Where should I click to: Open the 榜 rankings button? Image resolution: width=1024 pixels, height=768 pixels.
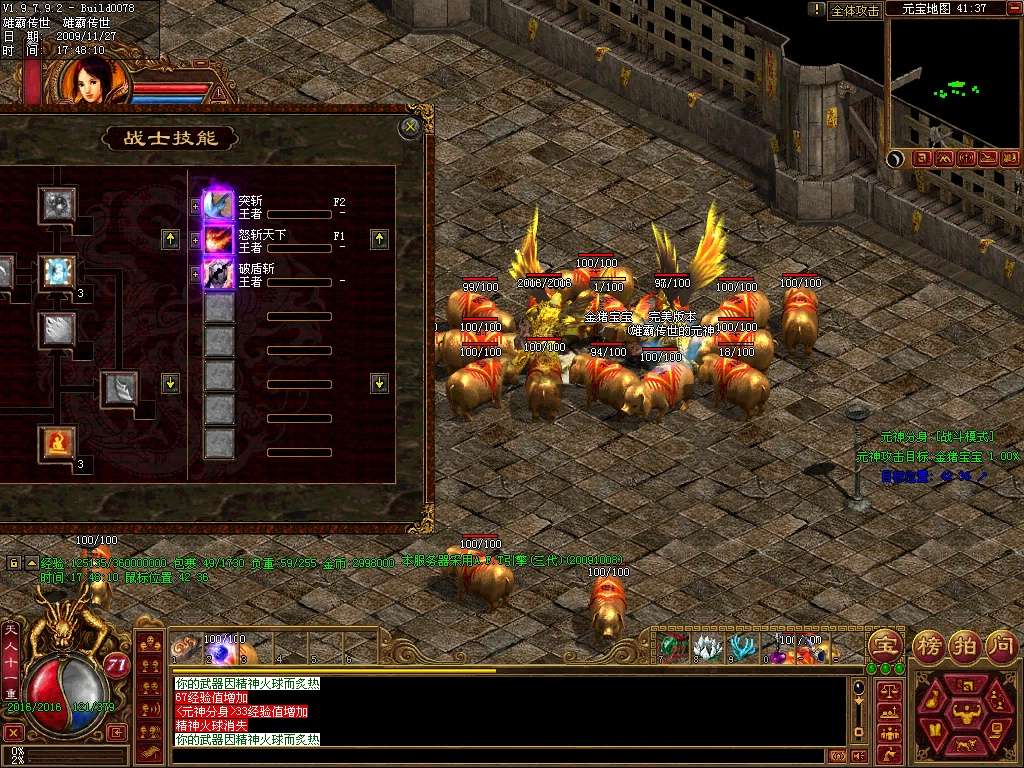click(x=929, y=644)
